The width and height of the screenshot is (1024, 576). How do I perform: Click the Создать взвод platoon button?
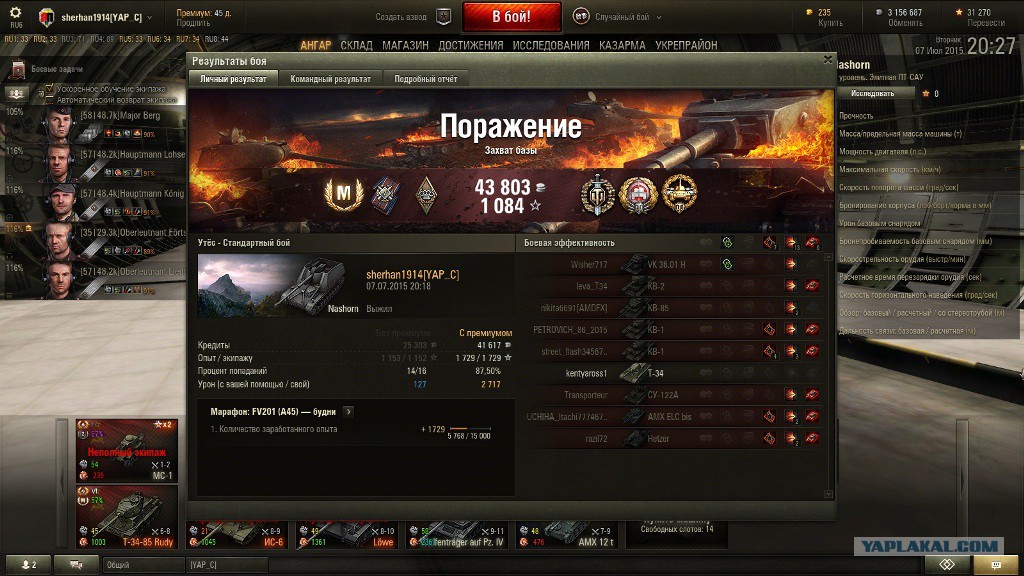pos(400,17)
